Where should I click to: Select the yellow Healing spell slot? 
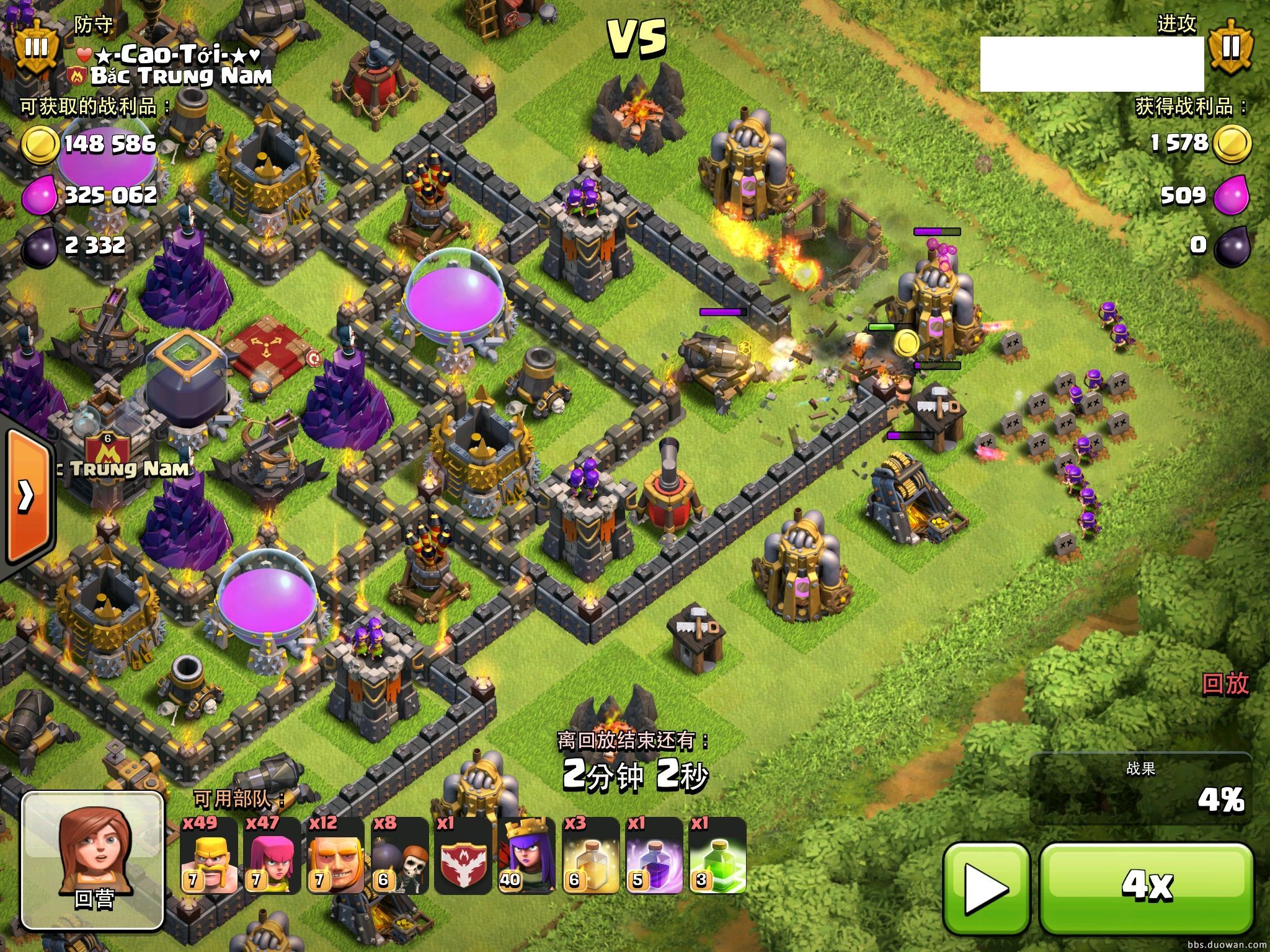click(590, 857)
